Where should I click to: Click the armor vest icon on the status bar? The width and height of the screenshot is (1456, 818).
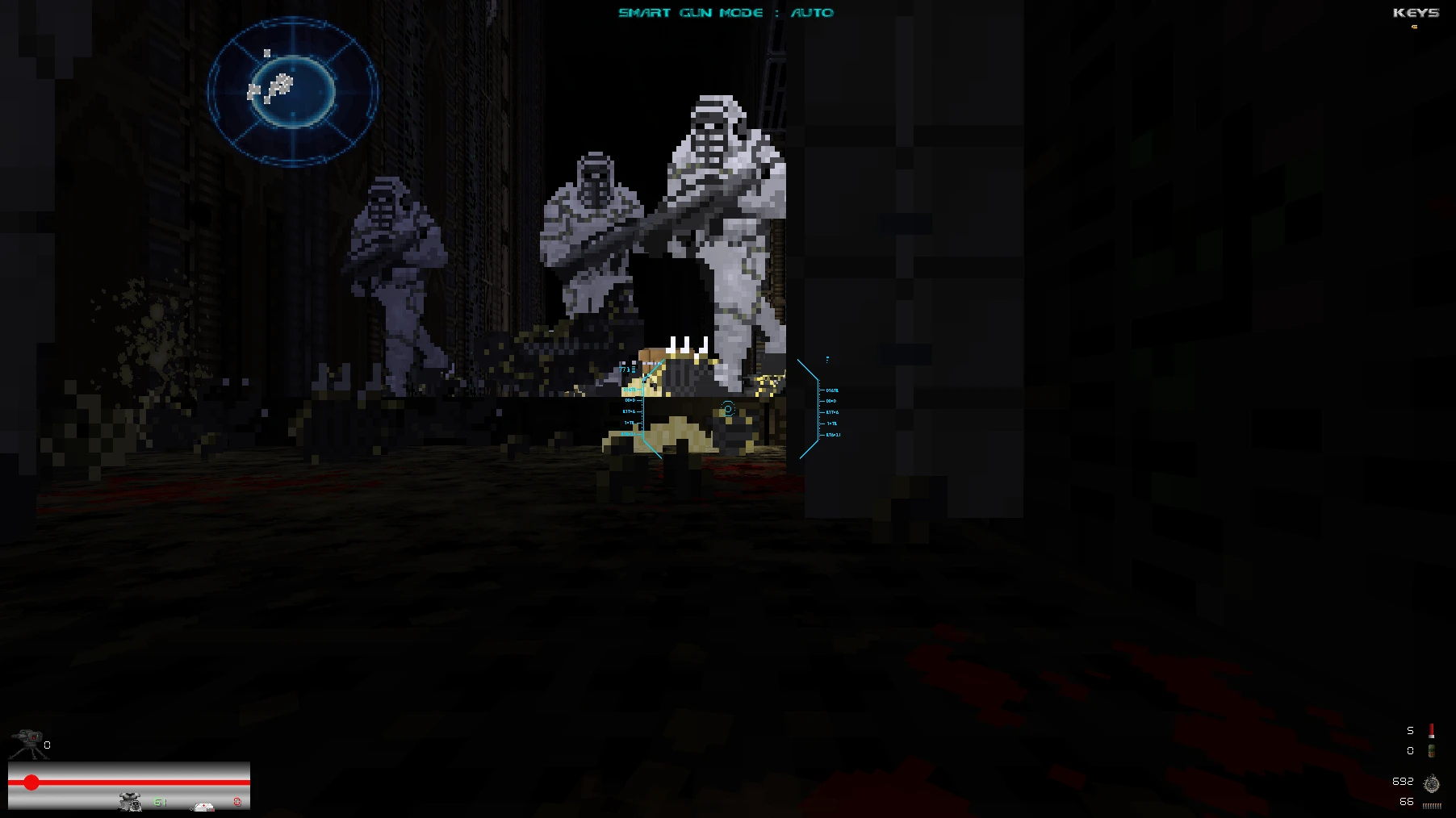click(130, 803)
